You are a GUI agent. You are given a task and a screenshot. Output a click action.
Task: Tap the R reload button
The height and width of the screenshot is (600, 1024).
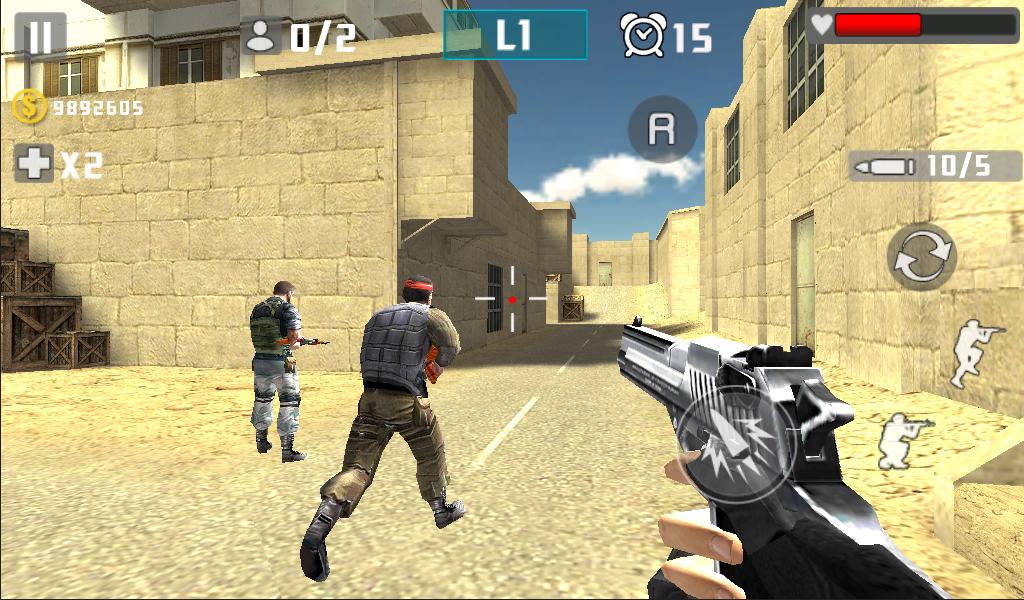(x=660, y=129)
